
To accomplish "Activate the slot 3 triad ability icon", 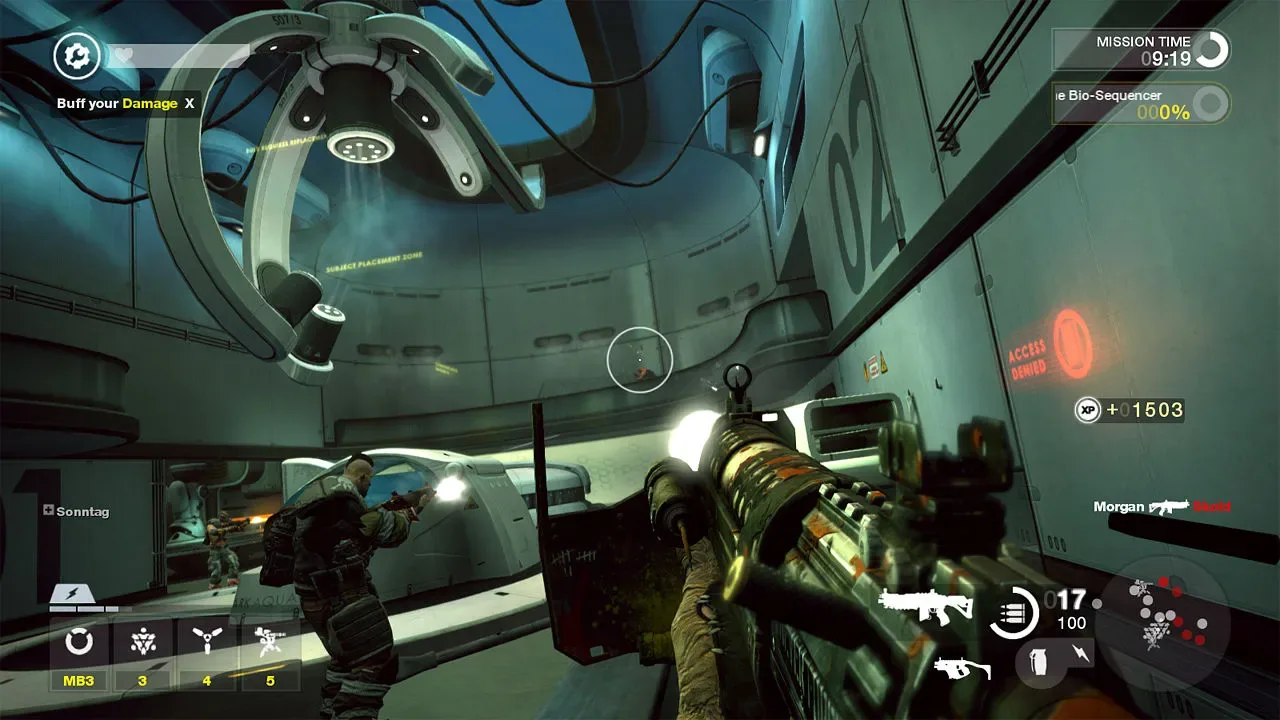I will (x=141, y=641).
